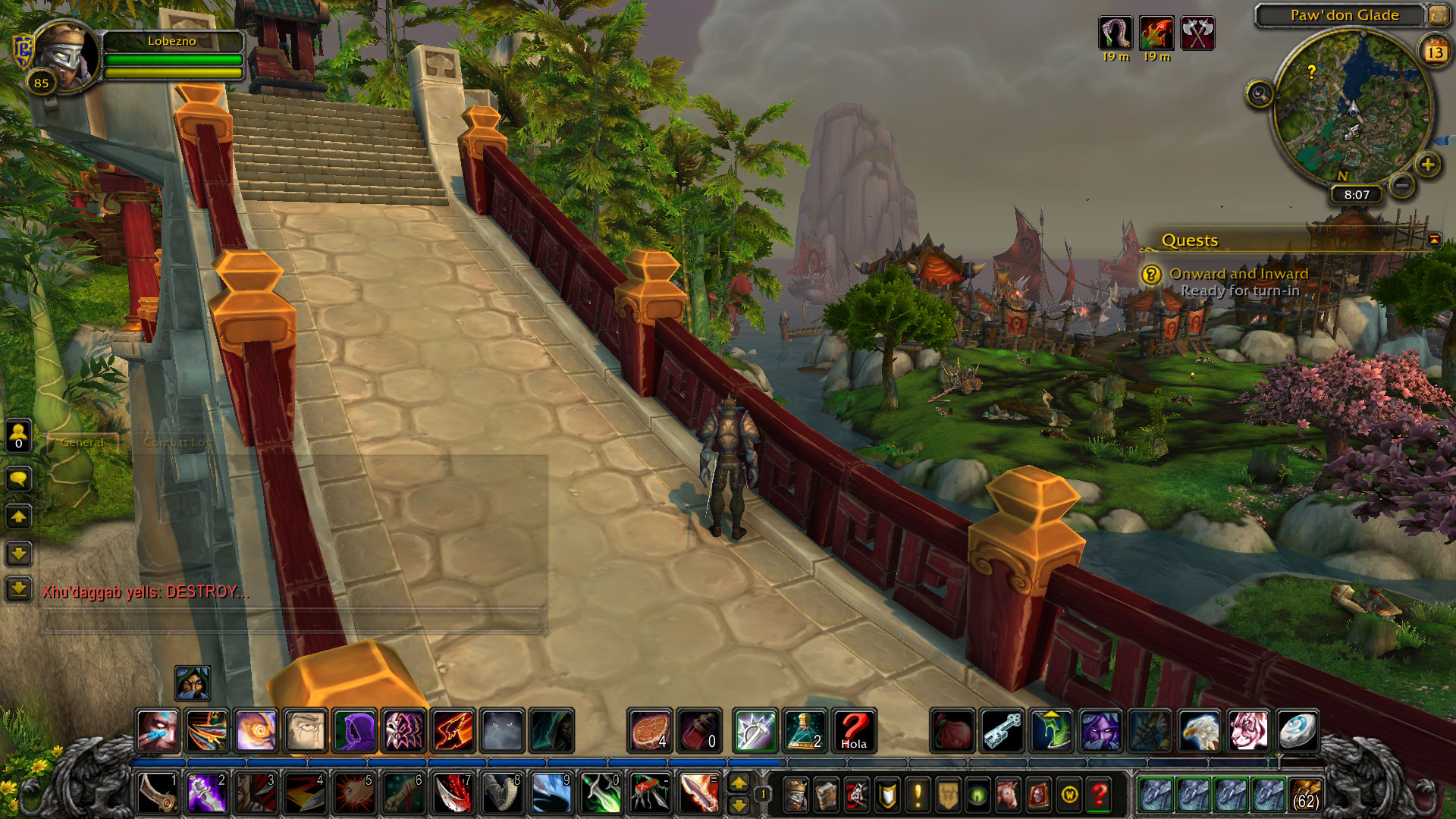Click the Onward and Inward quest tracker entry
This screenshot has height=819, width=1456.
click(1238, 274)
